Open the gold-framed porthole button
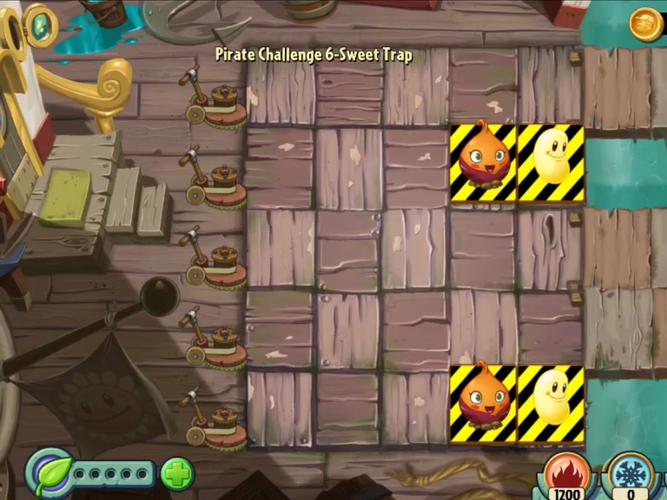This screenshot has height=500, width=667. point(40,23)
